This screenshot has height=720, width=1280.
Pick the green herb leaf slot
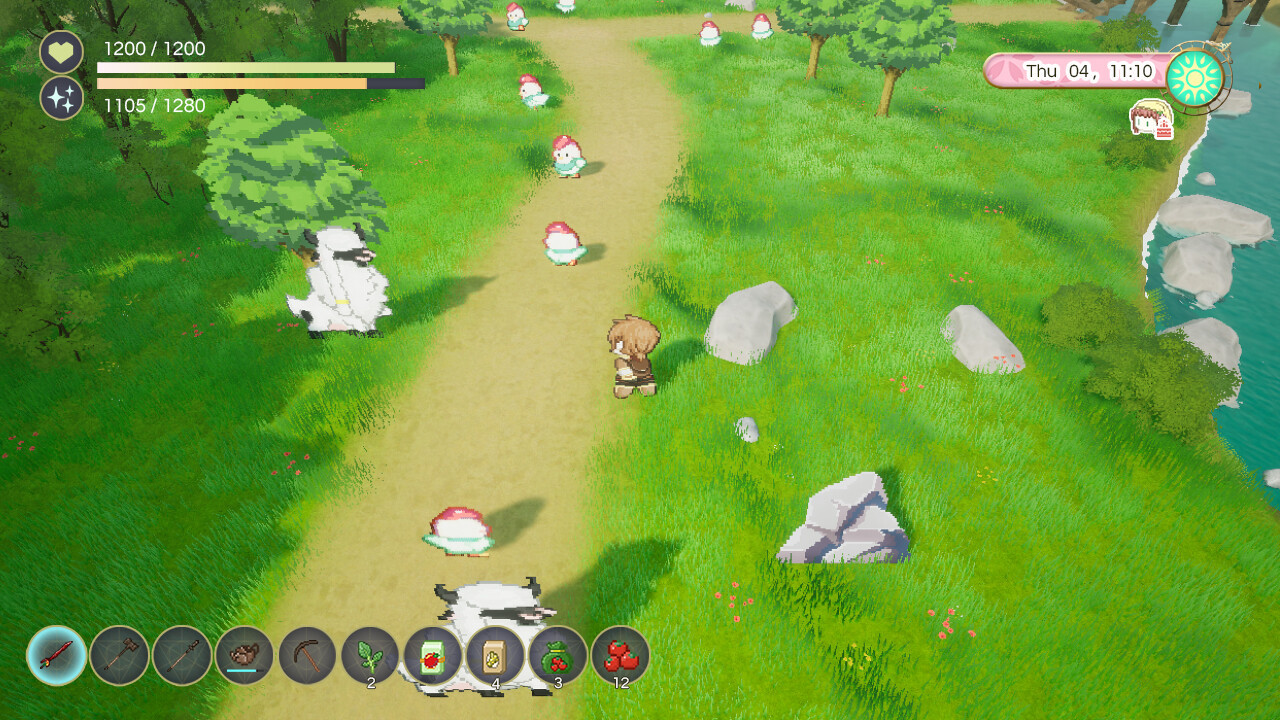[x=370, y=655]
